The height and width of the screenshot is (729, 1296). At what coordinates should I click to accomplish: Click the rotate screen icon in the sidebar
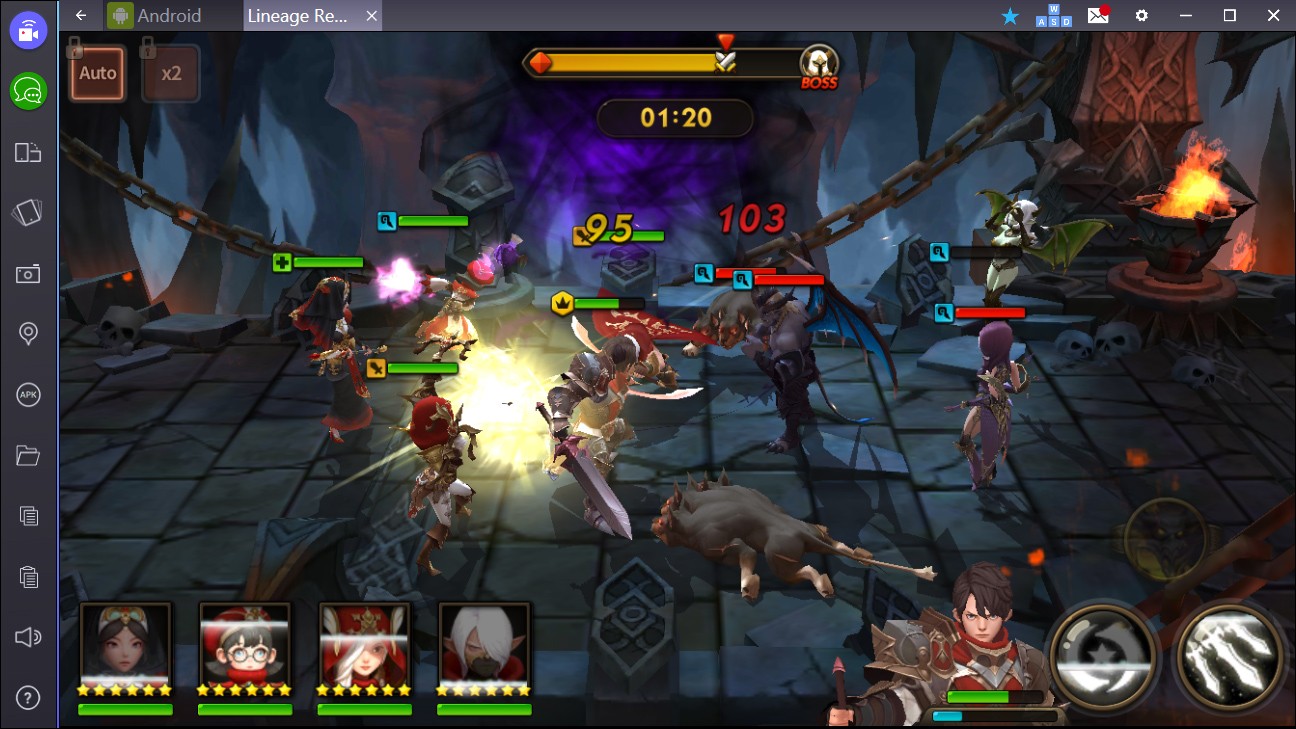(28, 152)
